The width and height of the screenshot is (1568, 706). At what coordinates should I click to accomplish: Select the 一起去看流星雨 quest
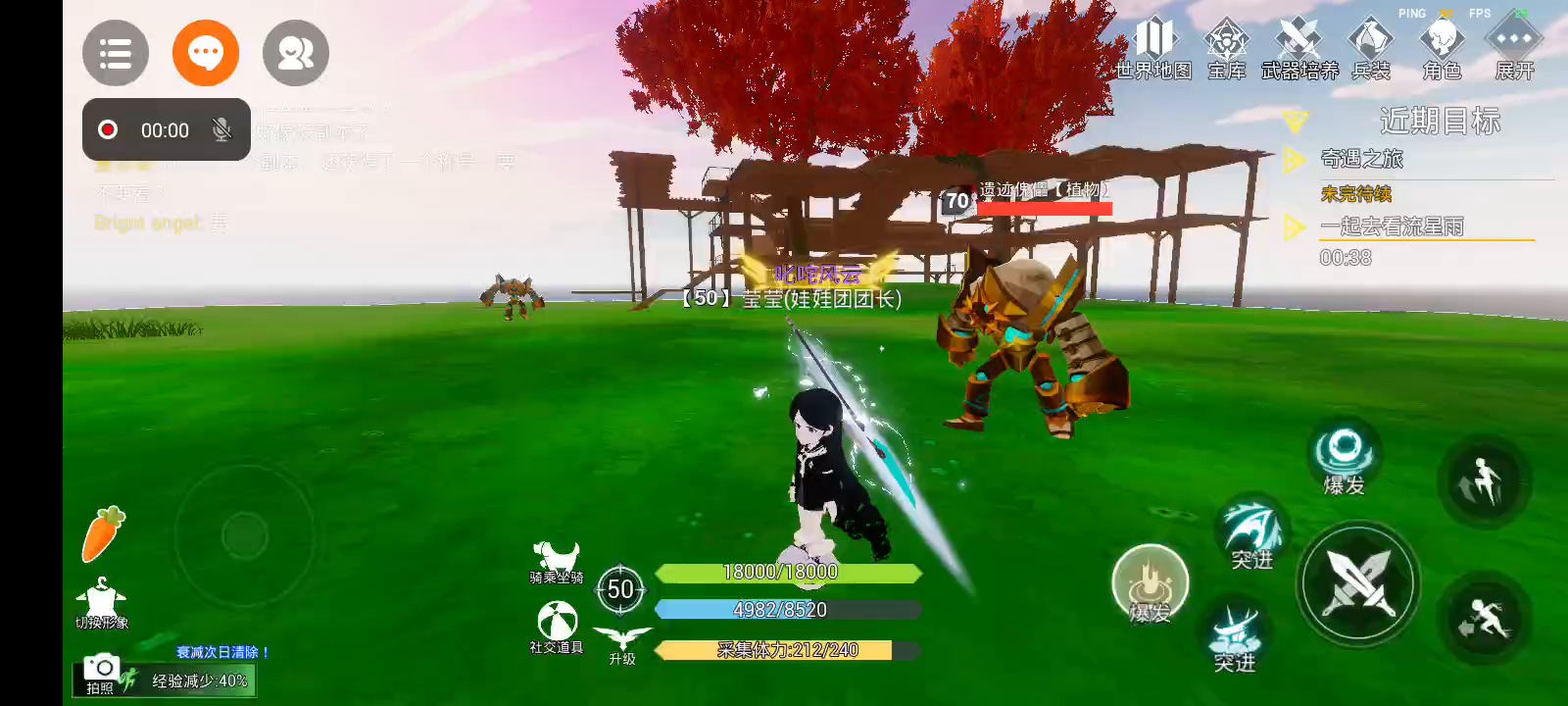click(x=1392, y=227)
